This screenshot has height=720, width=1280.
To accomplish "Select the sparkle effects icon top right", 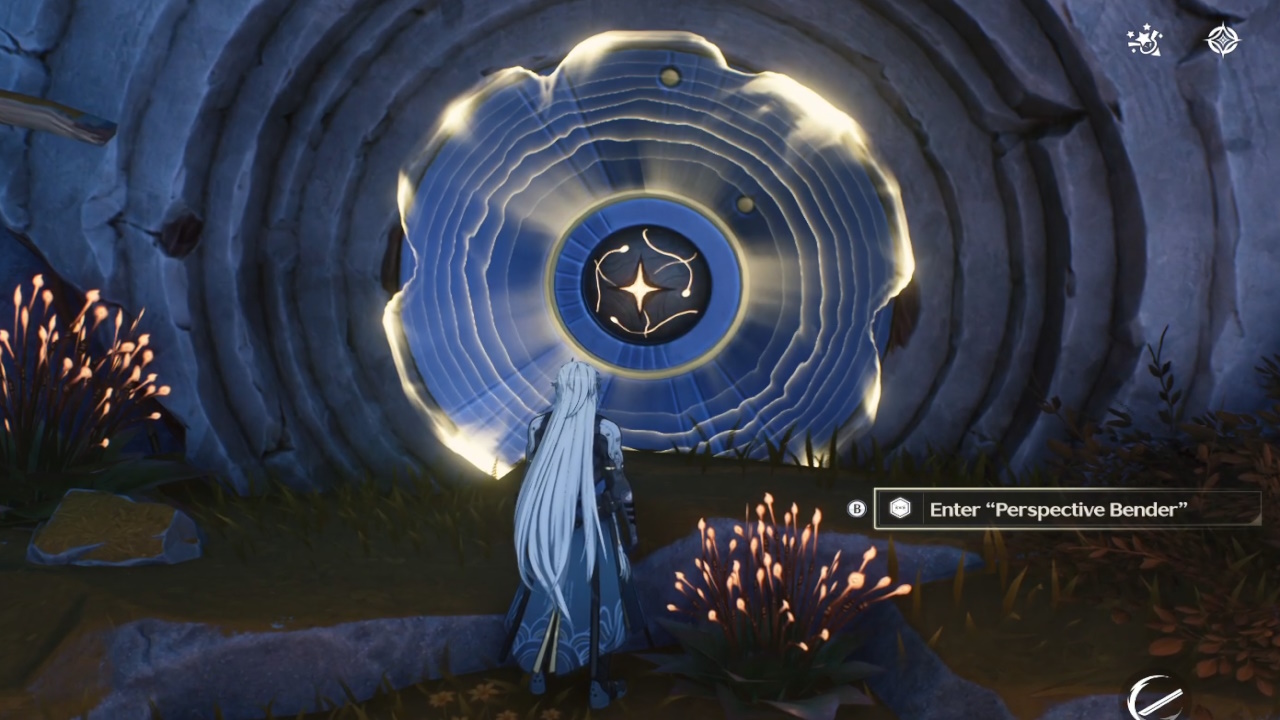I will click(1143, 41).
